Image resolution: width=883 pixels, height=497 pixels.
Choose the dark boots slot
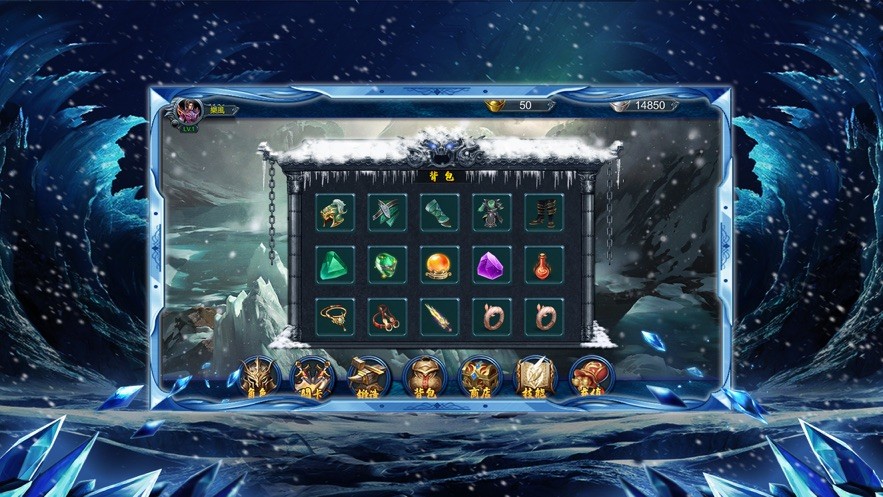pyautogui.click(x=544, y=212)
